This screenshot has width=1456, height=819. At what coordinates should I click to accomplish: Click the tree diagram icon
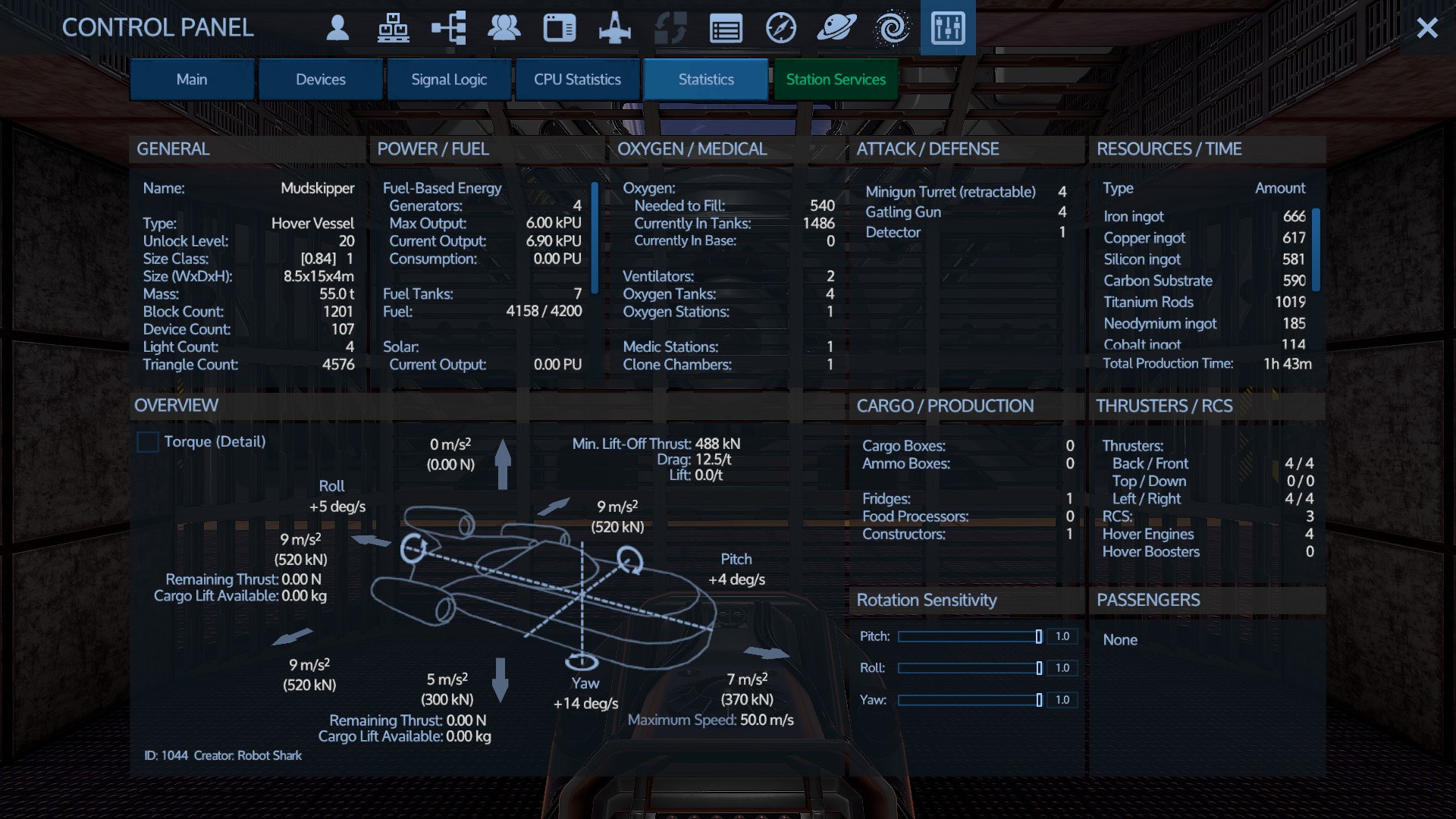point(449,28)
